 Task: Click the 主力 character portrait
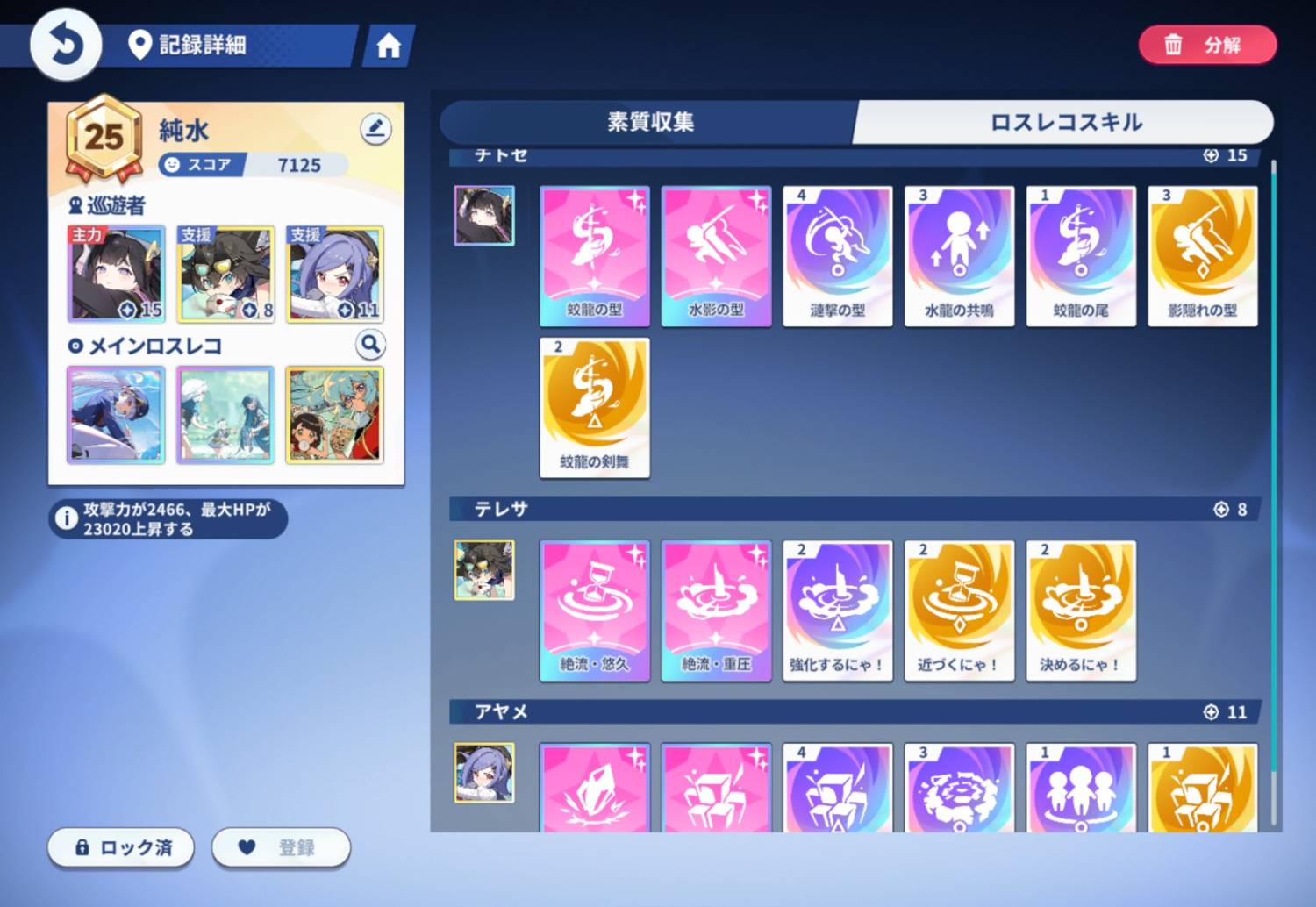tap(117, 275)
